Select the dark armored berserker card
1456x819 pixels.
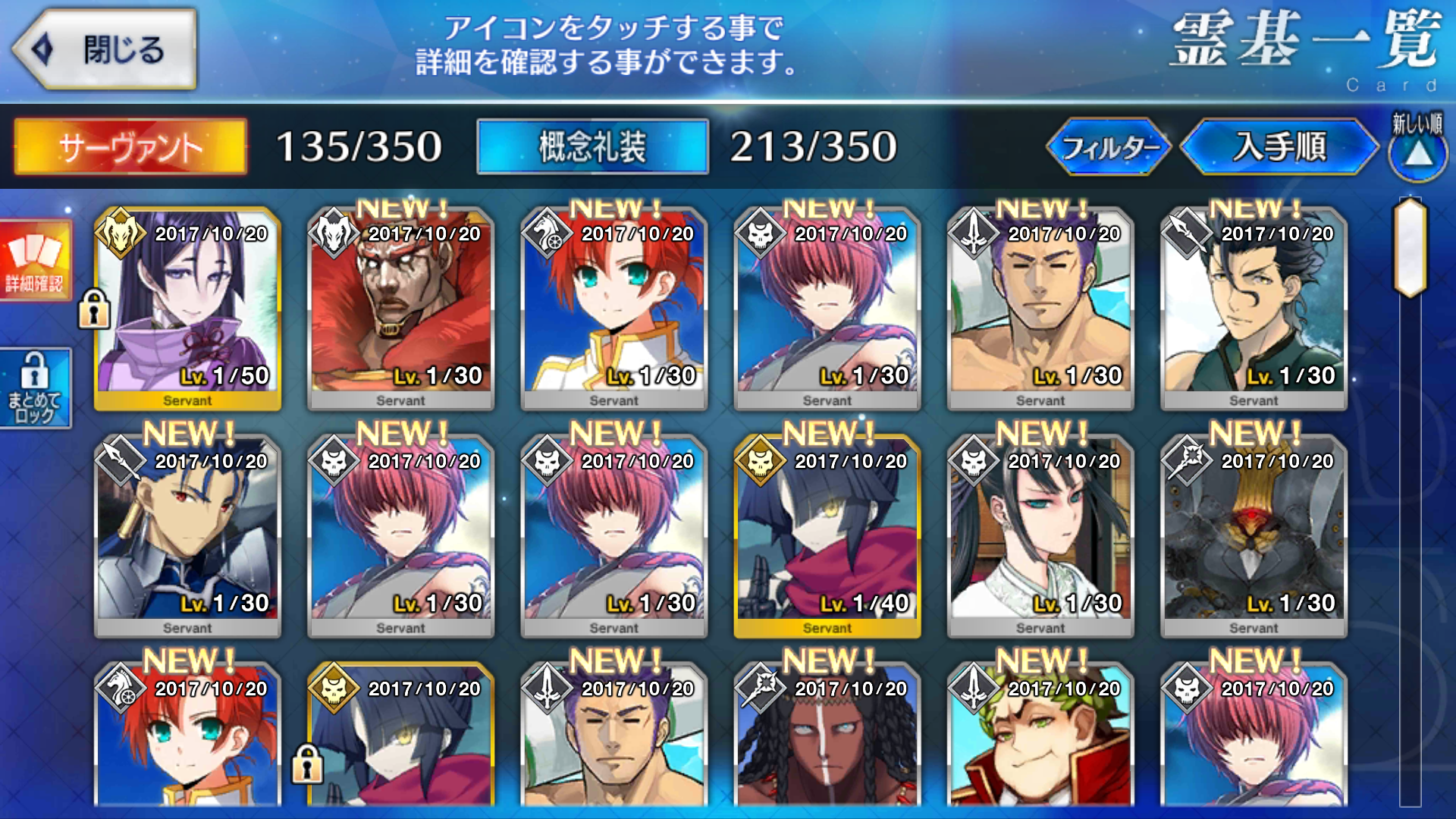click(x=1253, y=535)
